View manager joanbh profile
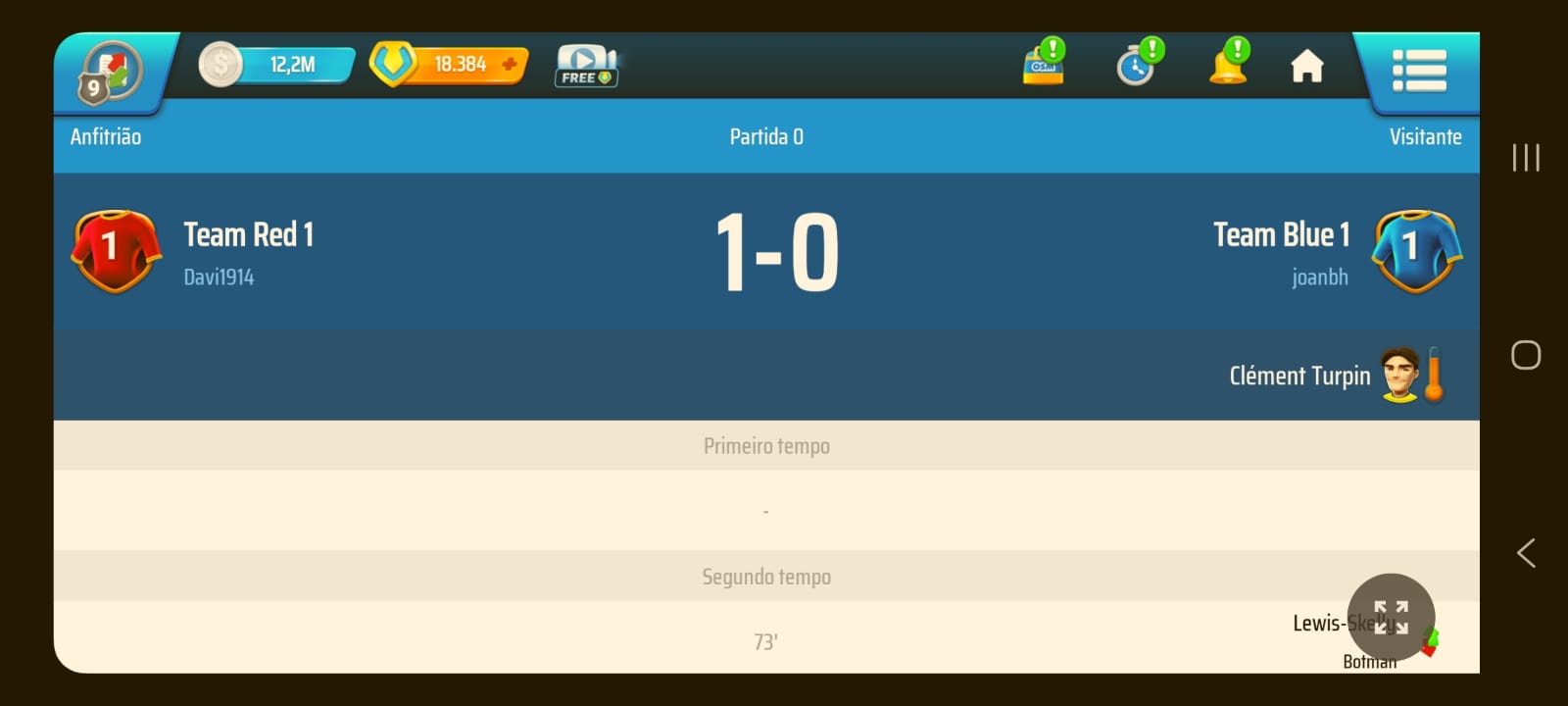Image resolution: width=1568 pixels, height=706 pixels. click(x=1319, y=277)
